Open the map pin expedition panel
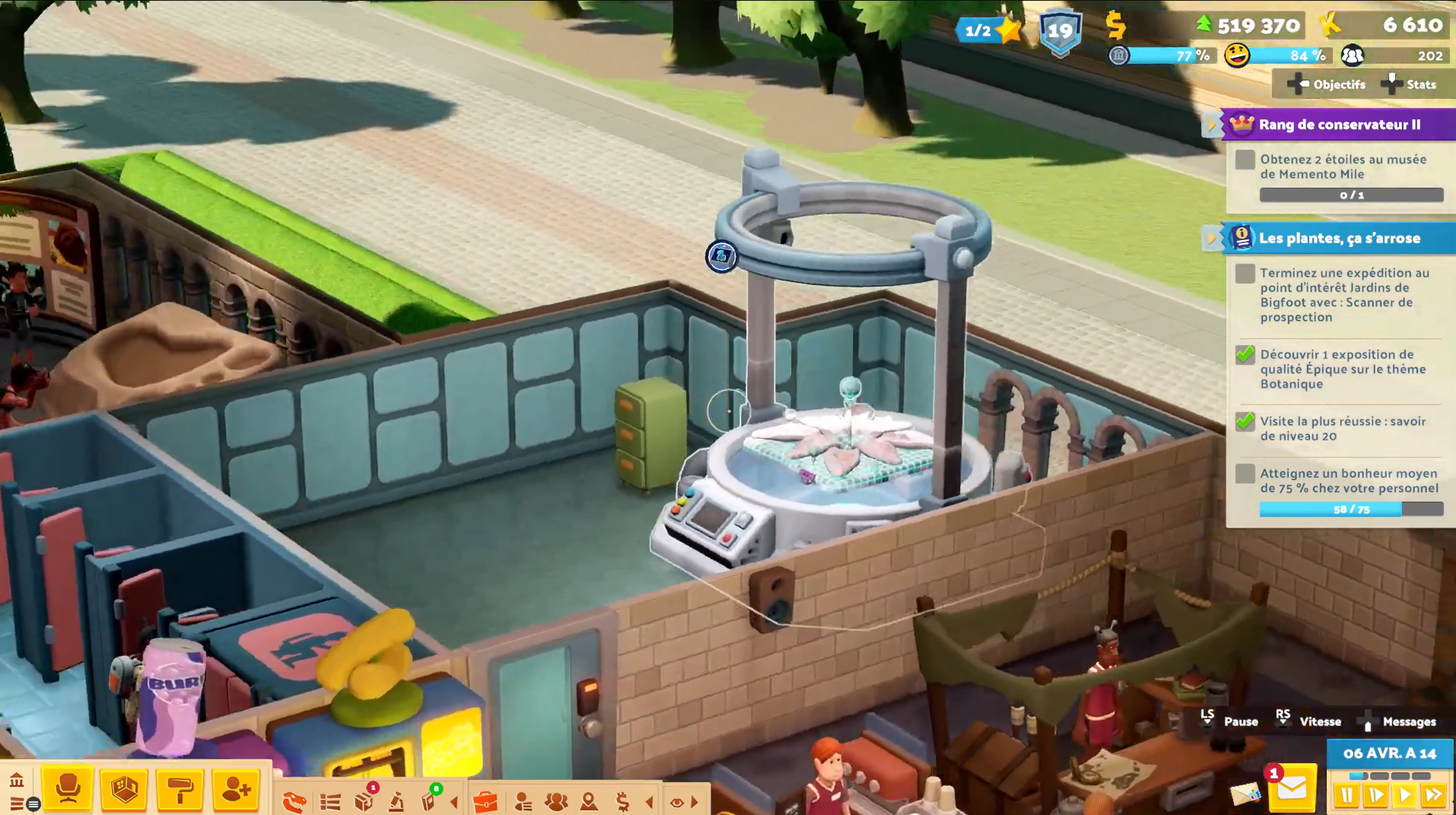The width and height of the screenshot is (1456, 815). pyautogui.click(x=589, y=802)
